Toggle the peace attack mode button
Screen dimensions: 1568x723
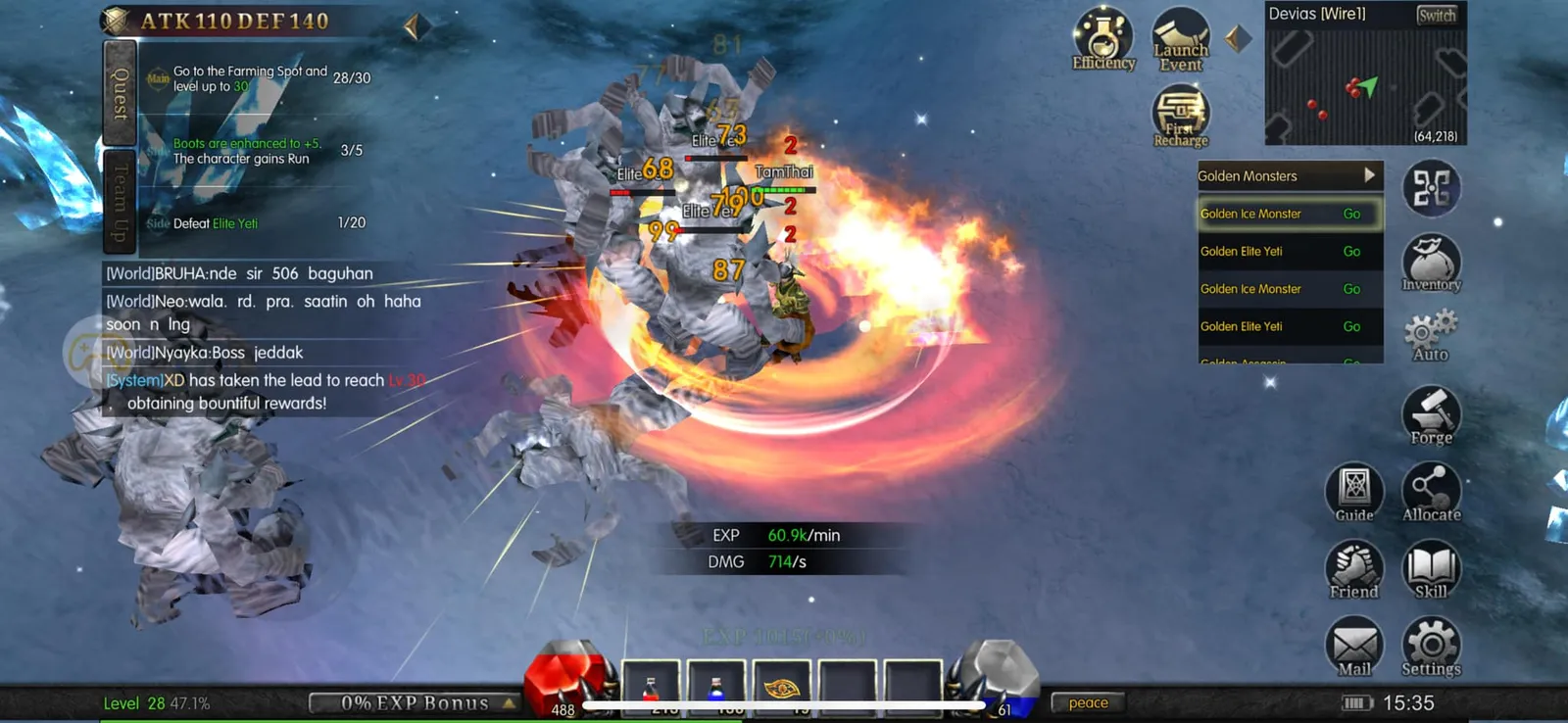click(x=1088, y=702)
